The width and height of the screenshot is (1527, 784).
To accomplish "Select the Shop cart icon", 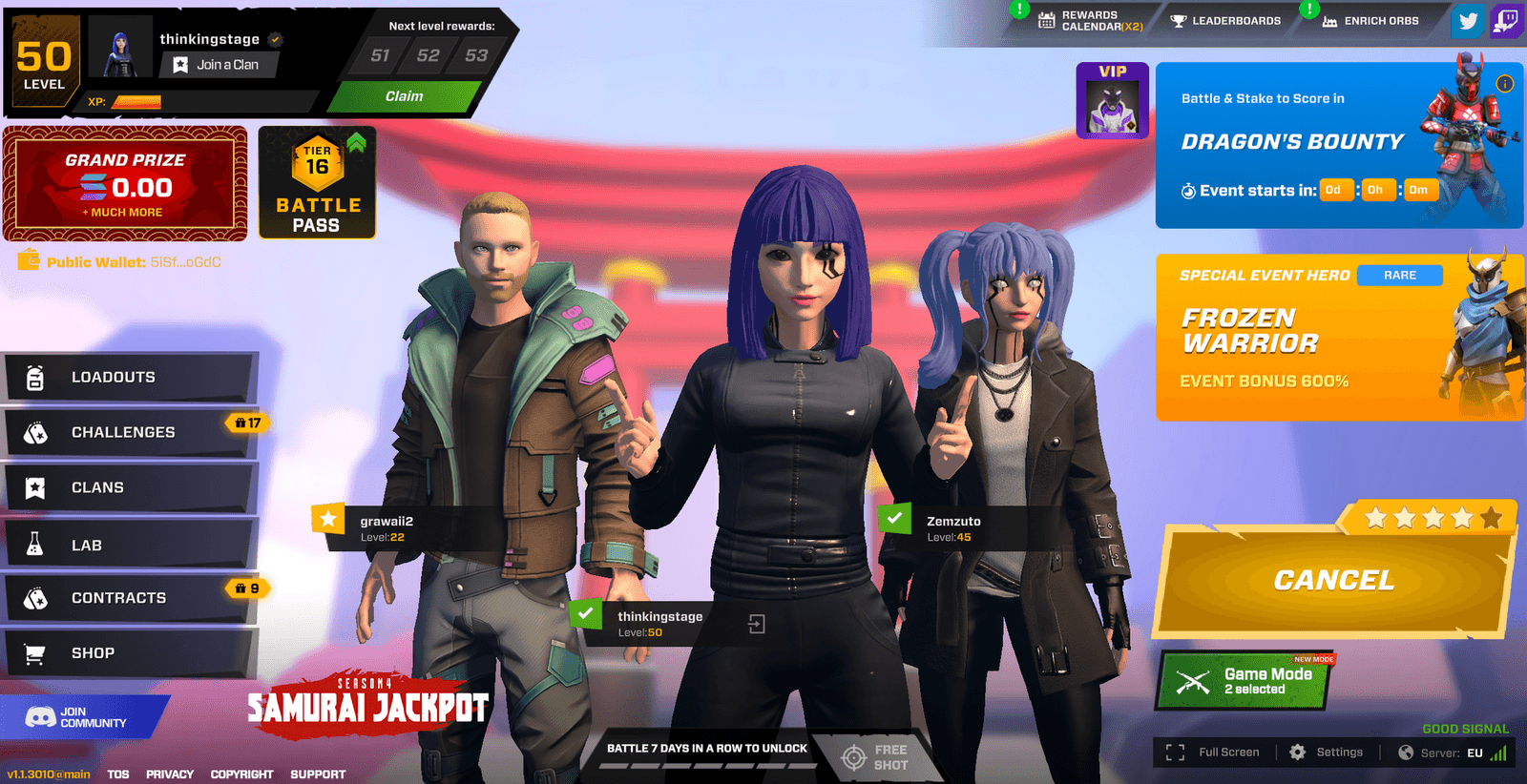I will [x=35, y=652].
